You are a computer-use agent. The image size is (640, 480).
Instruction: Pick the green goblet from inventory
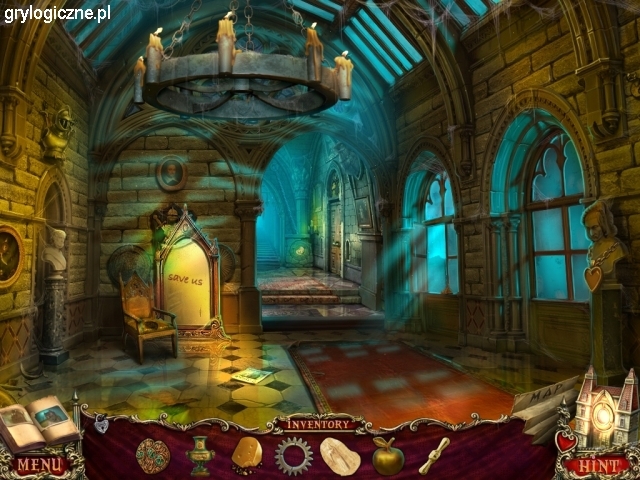click(200, 456)
